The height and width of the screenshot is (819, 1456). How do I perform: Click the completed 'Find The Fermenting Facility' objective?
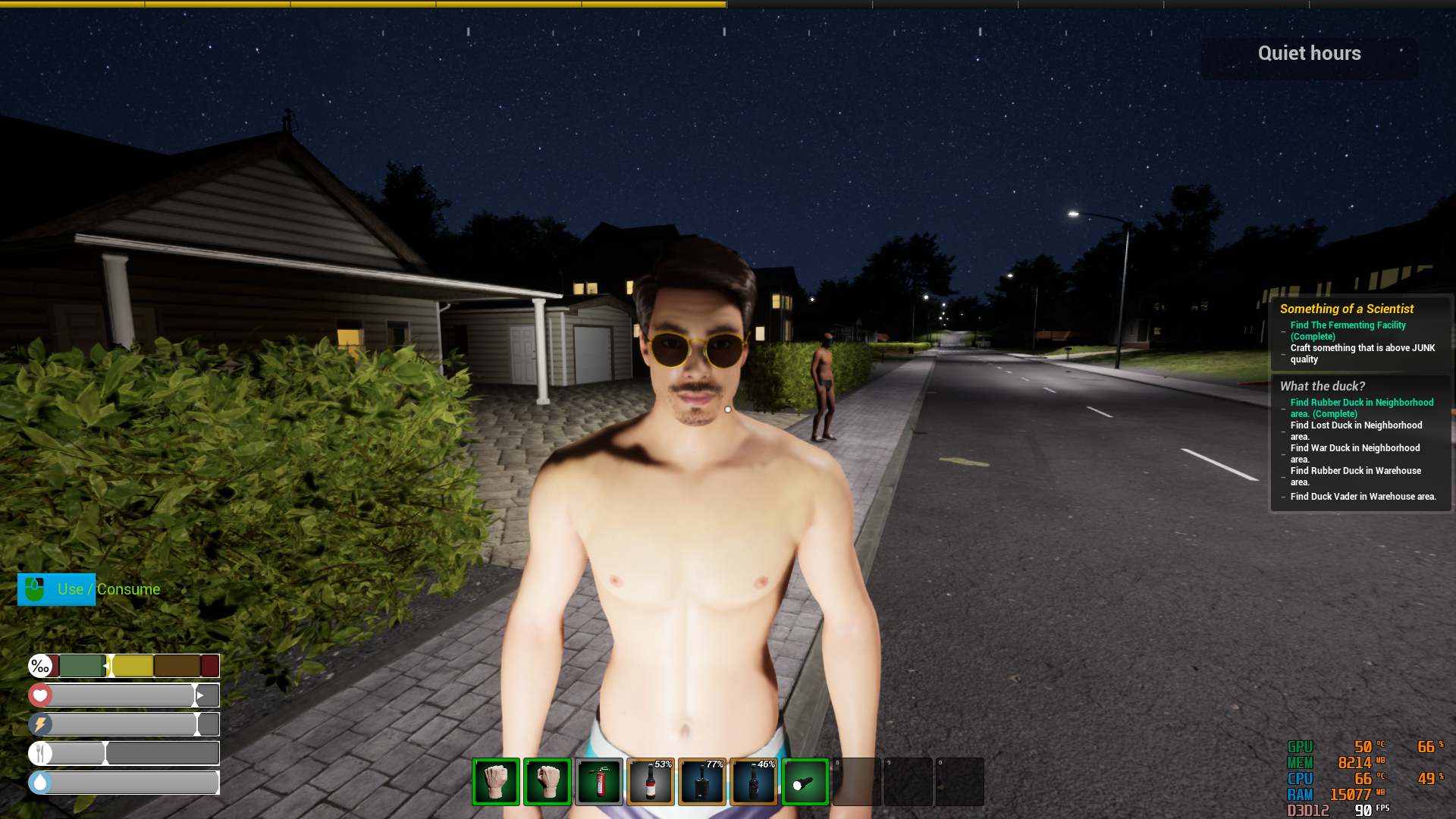(x=1348, y=331)
